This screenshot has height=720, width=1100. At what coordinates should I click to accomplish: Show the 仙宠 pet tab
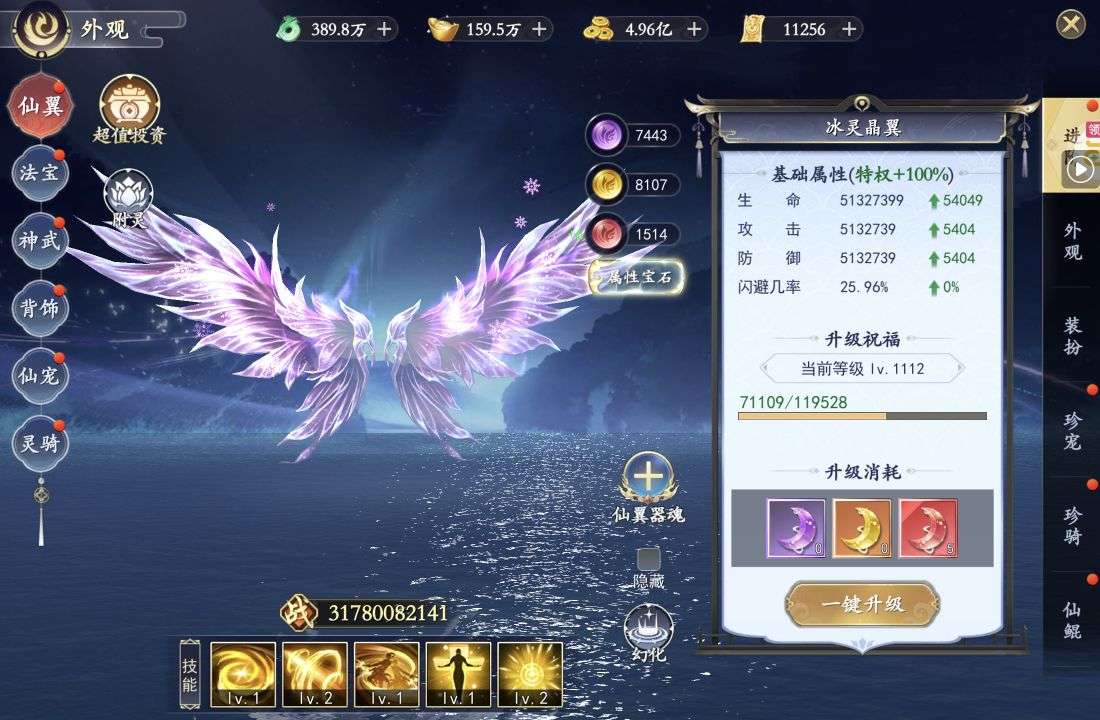(x=40, y=376)
